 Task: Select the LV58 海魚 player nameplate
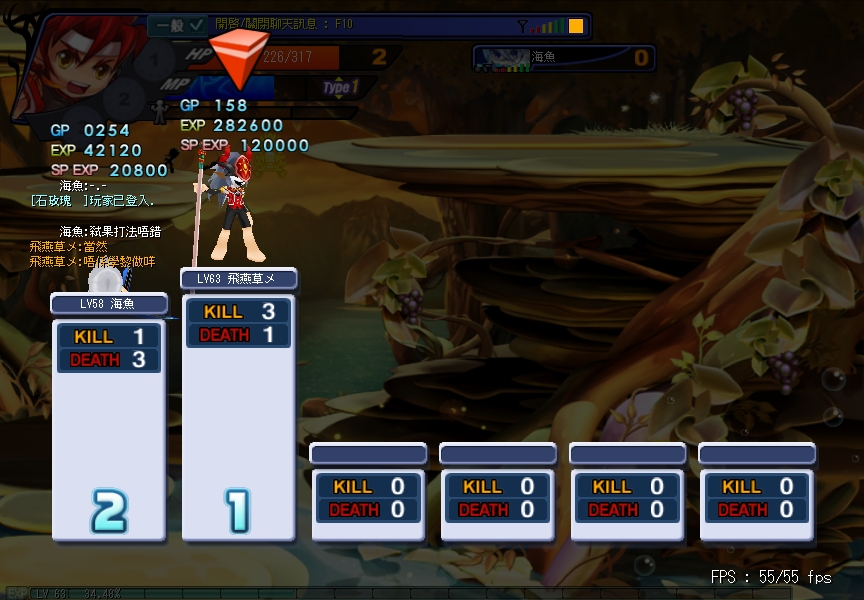tap(108, 303)
